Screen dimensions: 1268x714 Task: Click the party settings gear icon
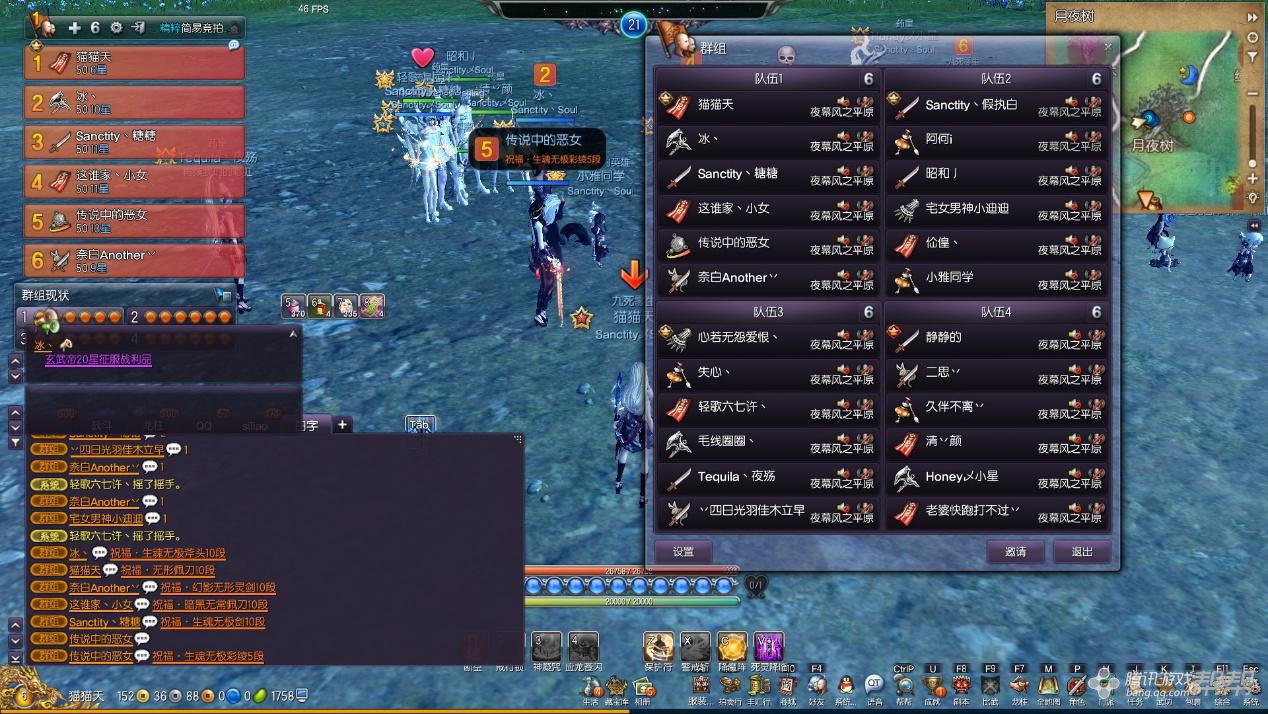116,28
